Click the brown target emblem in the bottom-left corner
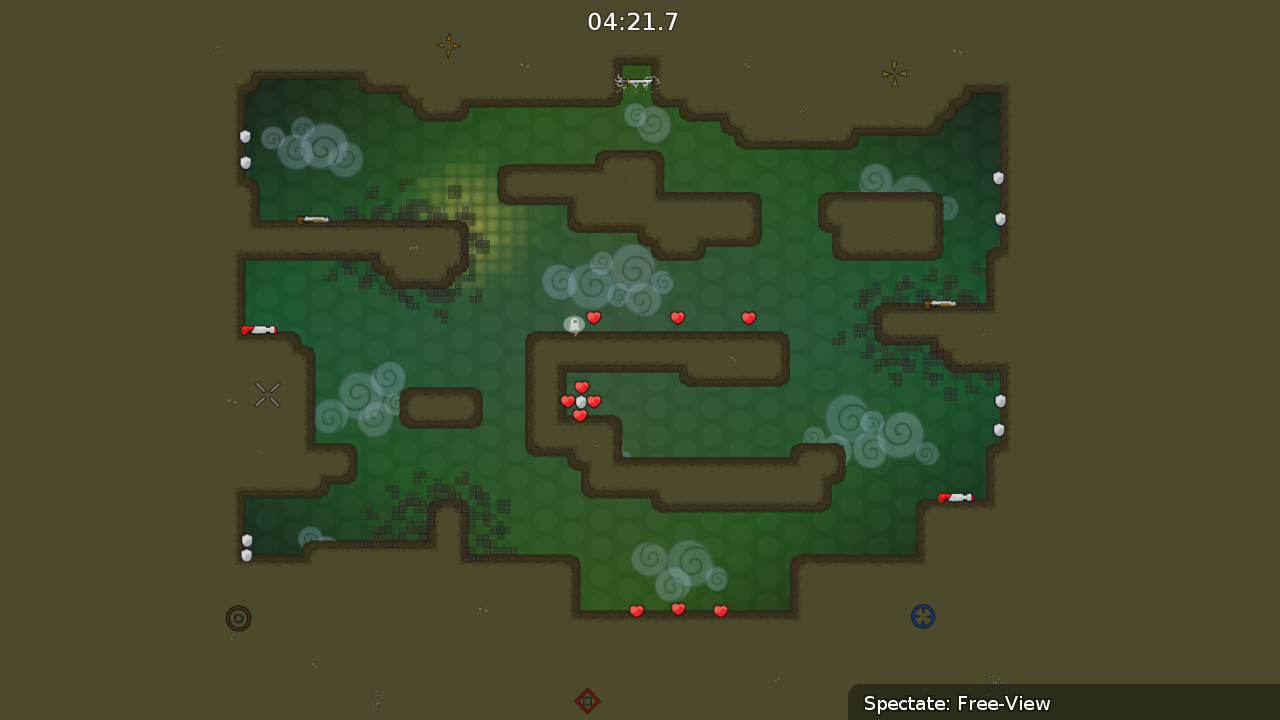The height and width of the screenshot is (720, 1280). pos(238,618)
